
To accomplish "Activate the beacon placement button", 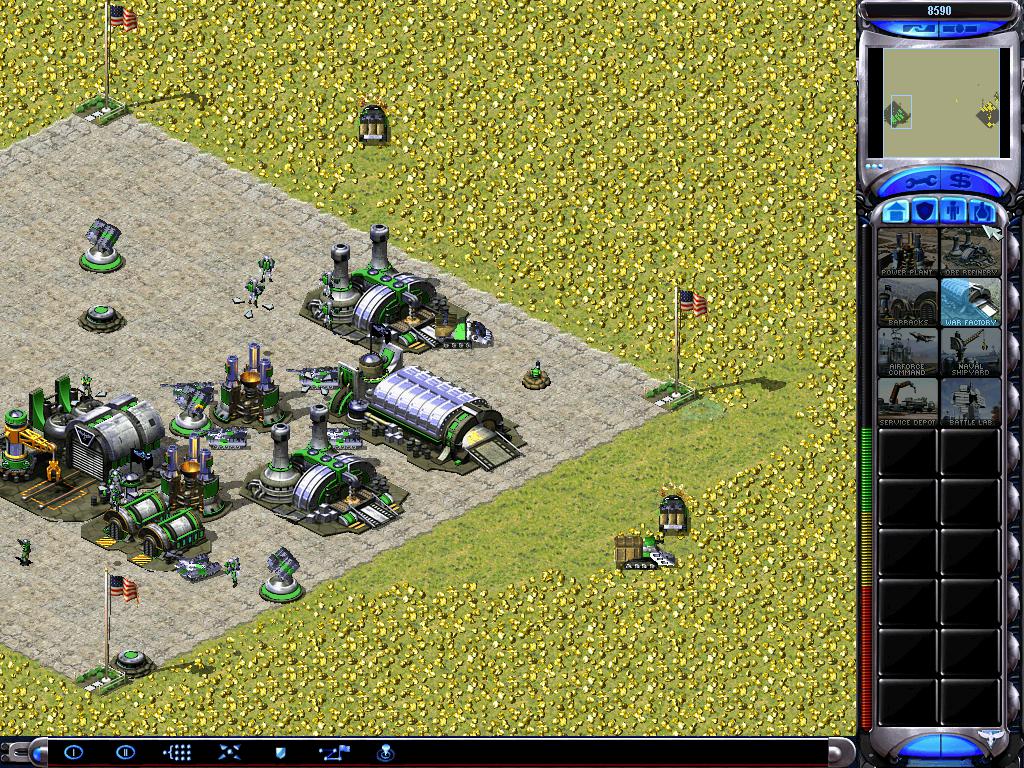I will (x=384, y=752).
